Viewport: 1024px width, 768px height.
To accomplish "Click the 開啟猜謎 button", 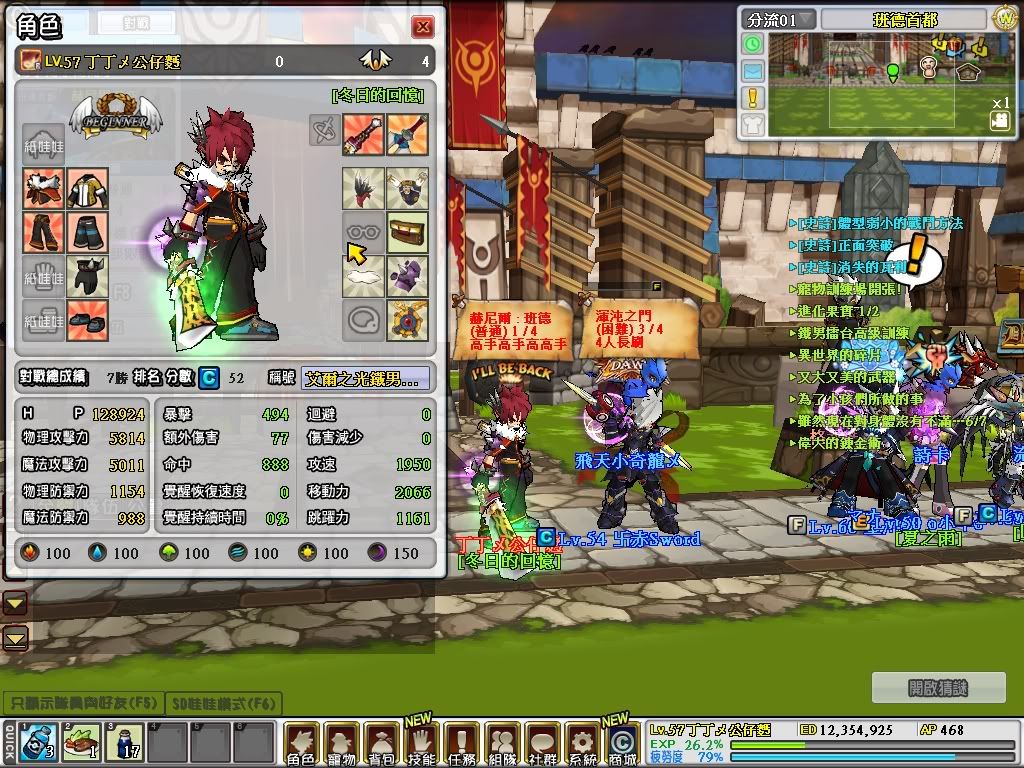I will coord(939,688).
